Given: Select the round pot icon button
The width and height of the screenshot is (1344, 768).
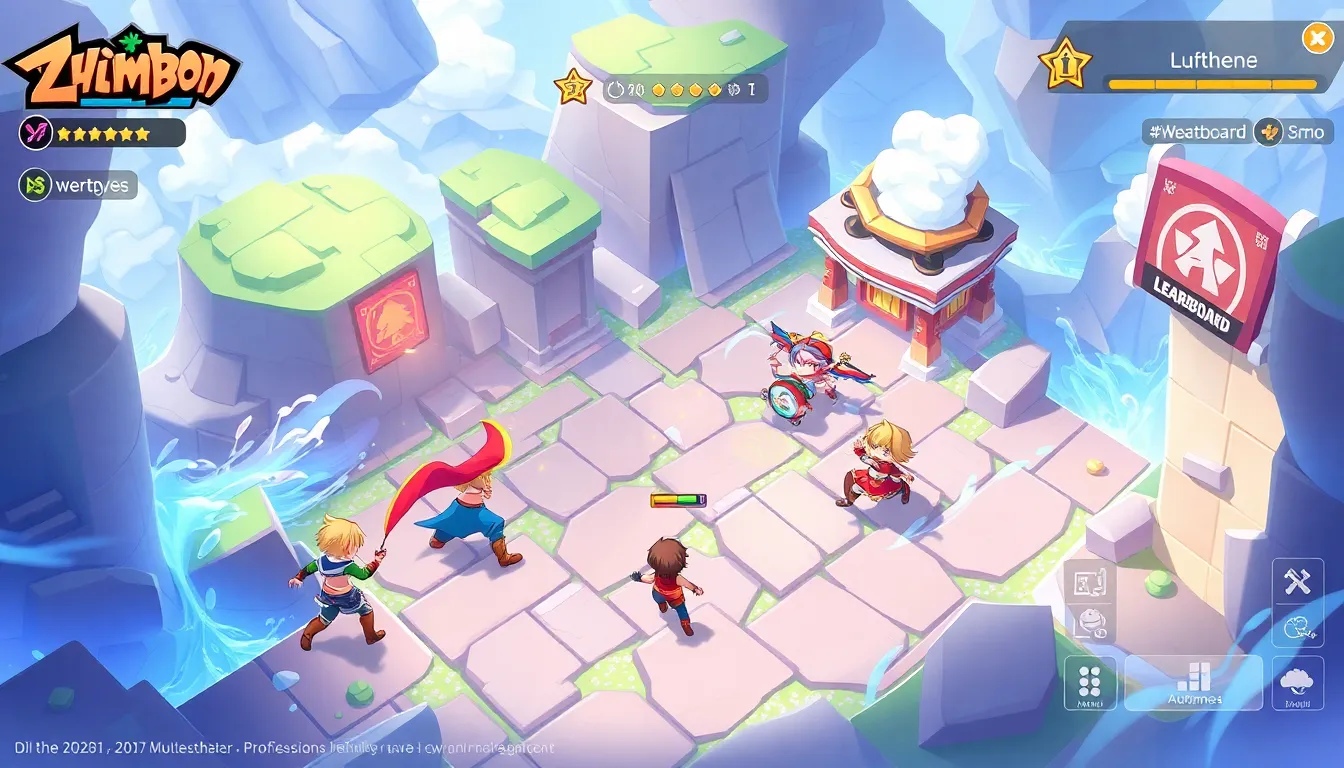Looking at the screenshot, I should coord(1088,624).
